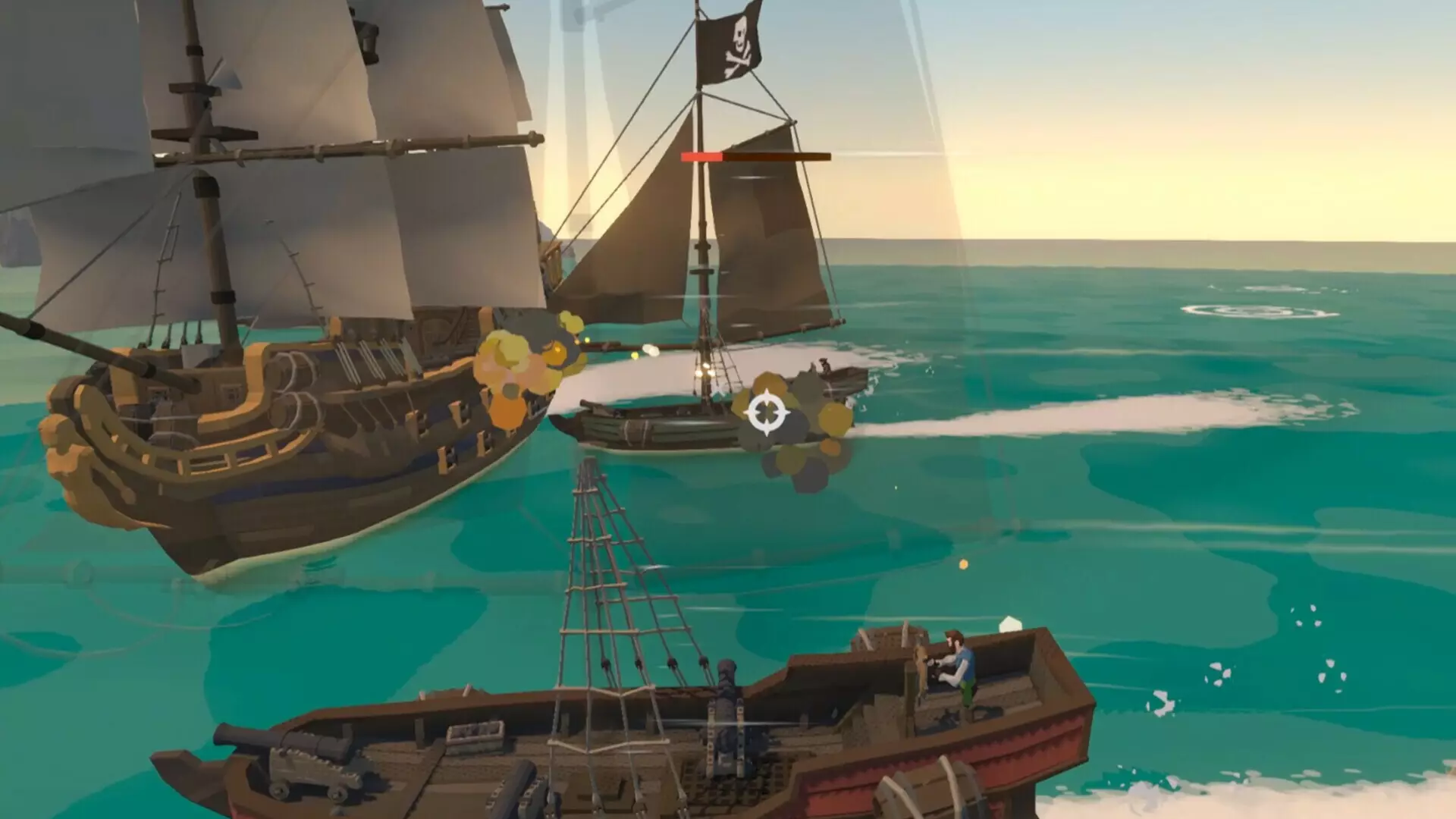Viewport: 1456px width, 819px height.
Task: Select the Jolly Roger skull flag
Action: (x=732, y=45)
